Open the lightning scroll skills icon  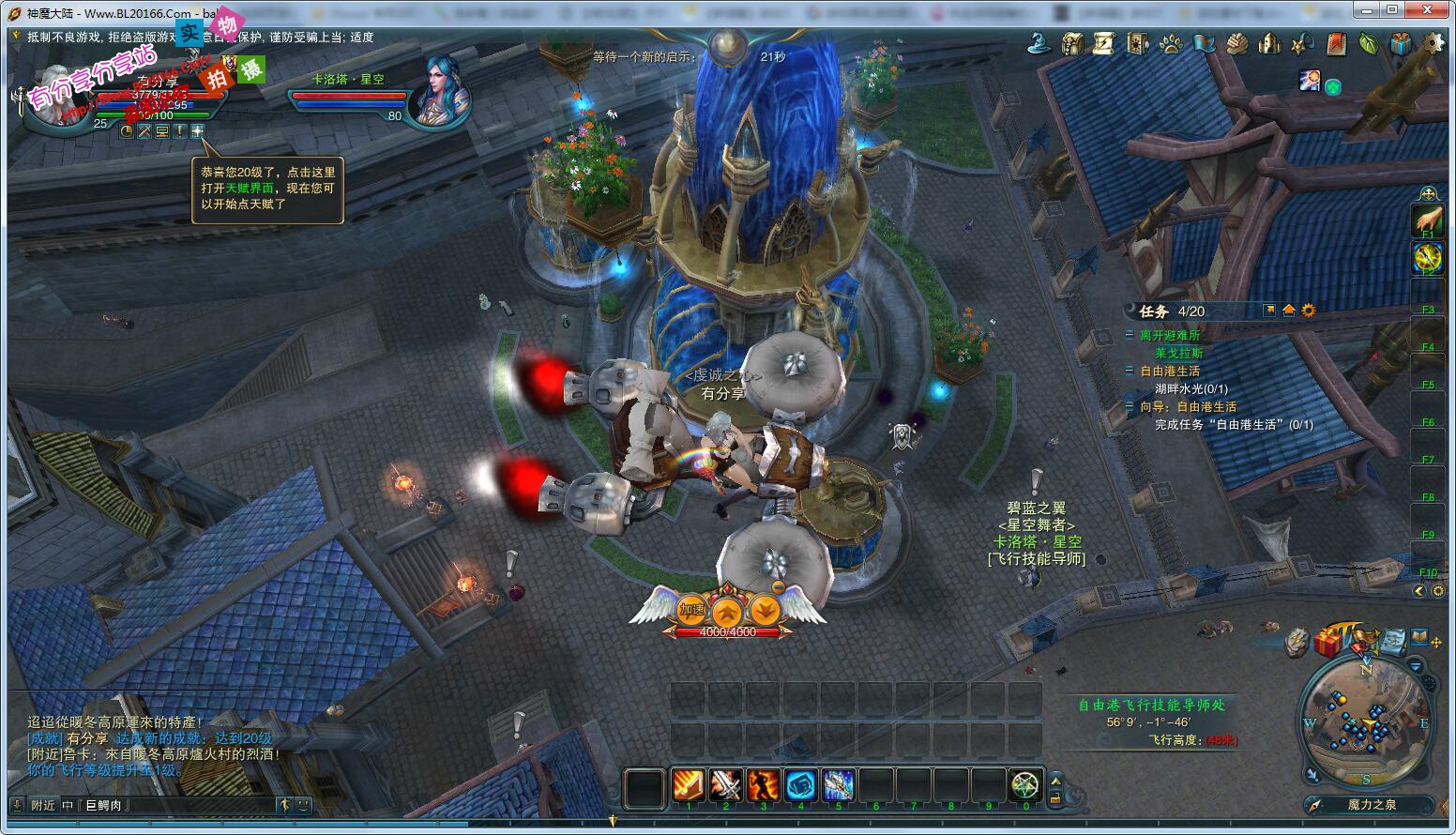[1104, 43]
